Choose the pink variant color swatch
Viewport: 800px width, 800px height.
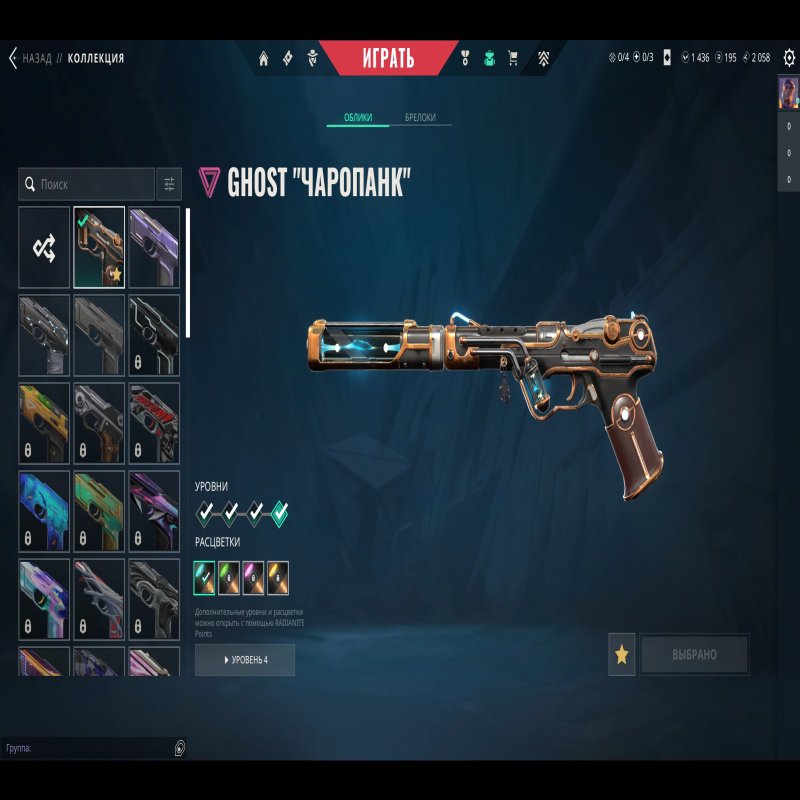tap(254, 574)
